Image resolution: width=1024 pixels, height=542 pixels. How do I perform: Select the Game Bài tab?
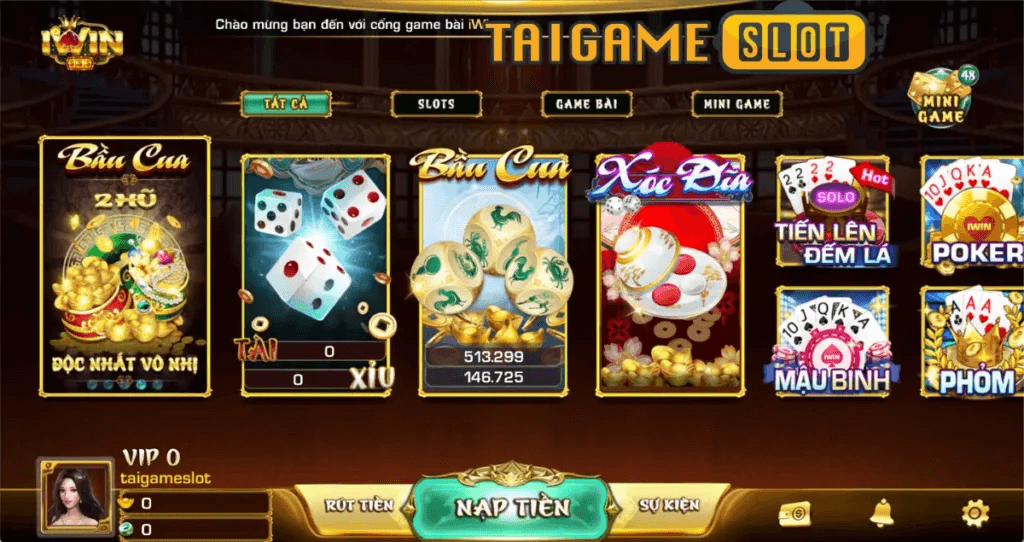pos(586,103)
